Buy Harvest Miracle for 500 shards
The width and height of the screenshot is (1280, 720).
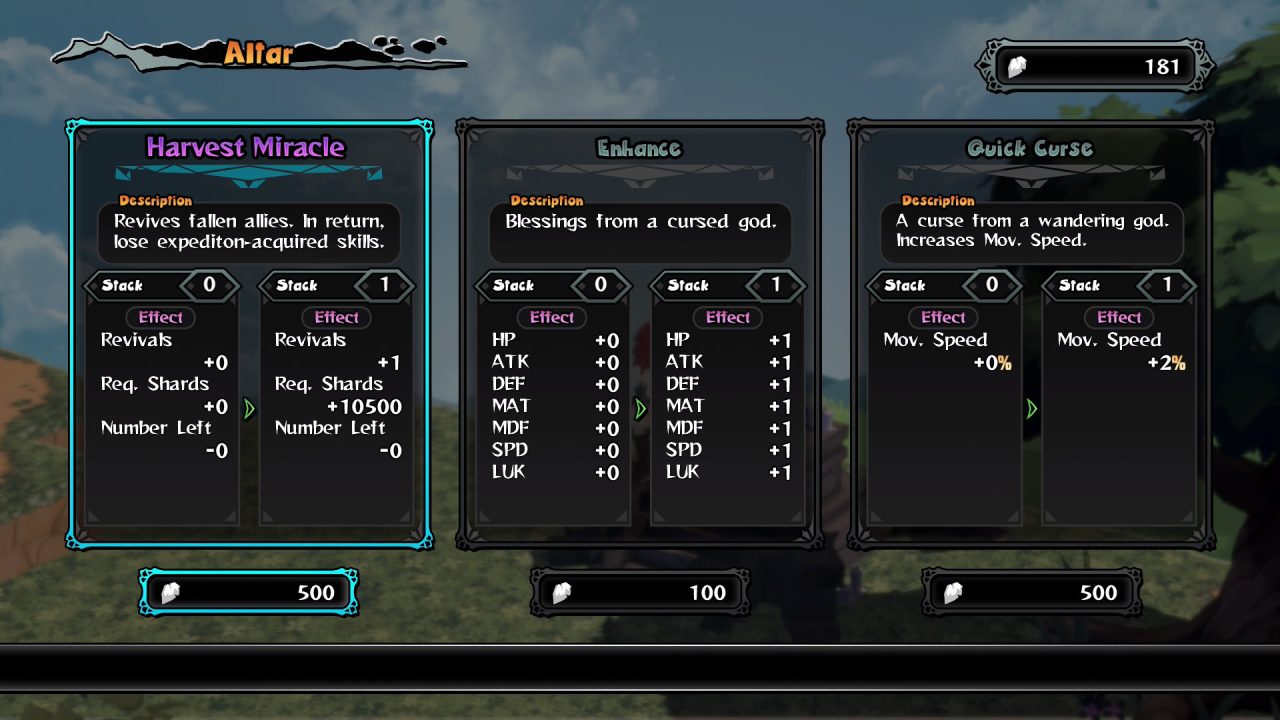[249, 592]
